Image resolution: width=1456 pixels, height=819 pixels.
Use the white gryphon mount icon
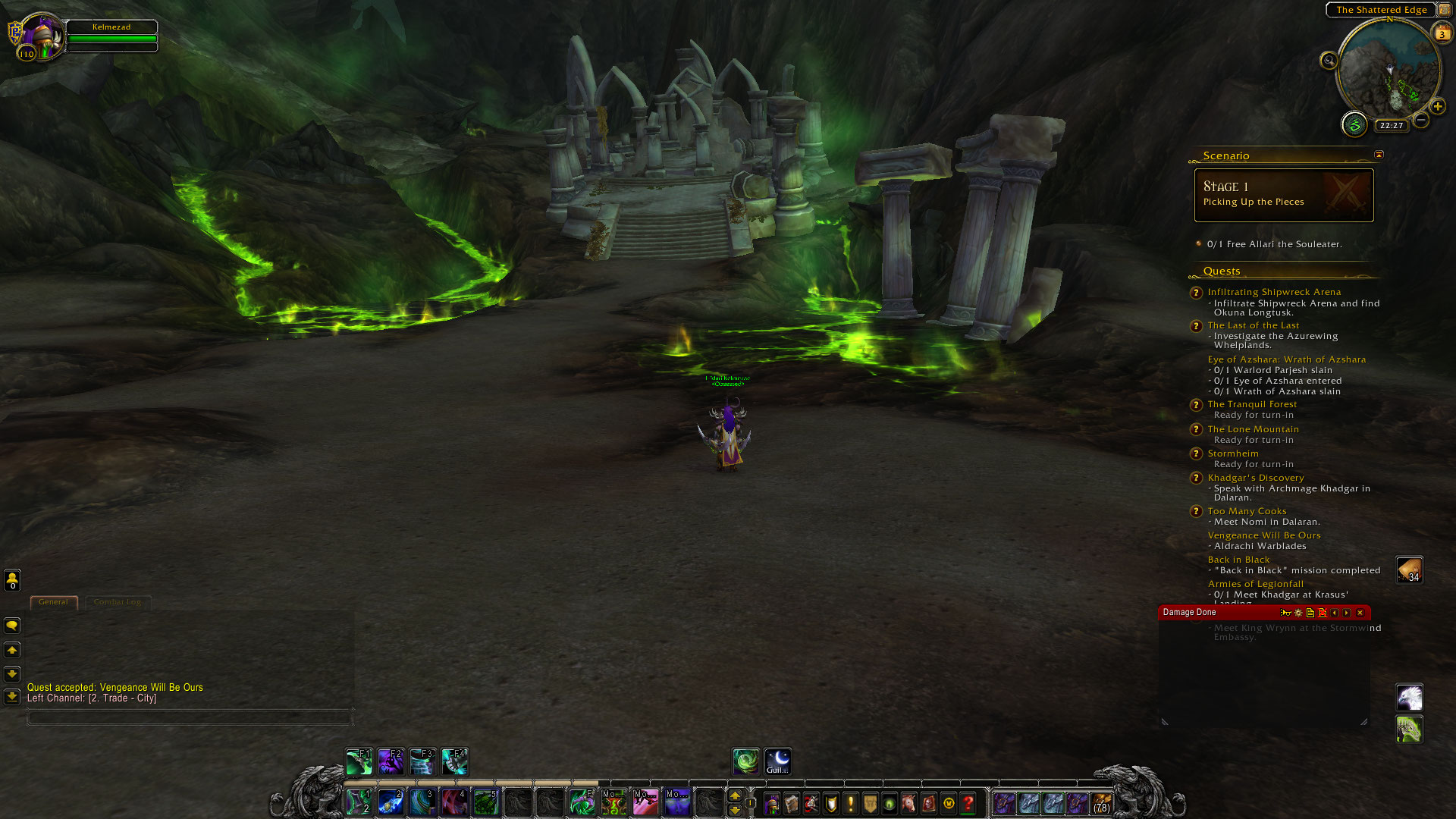tap(1409, 697)
